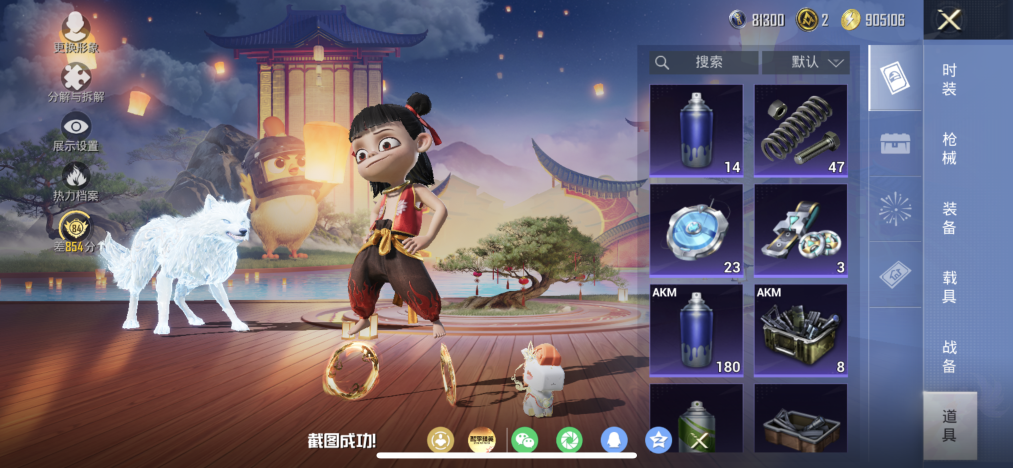Select the spring and bolt item slot

[801, 130]
